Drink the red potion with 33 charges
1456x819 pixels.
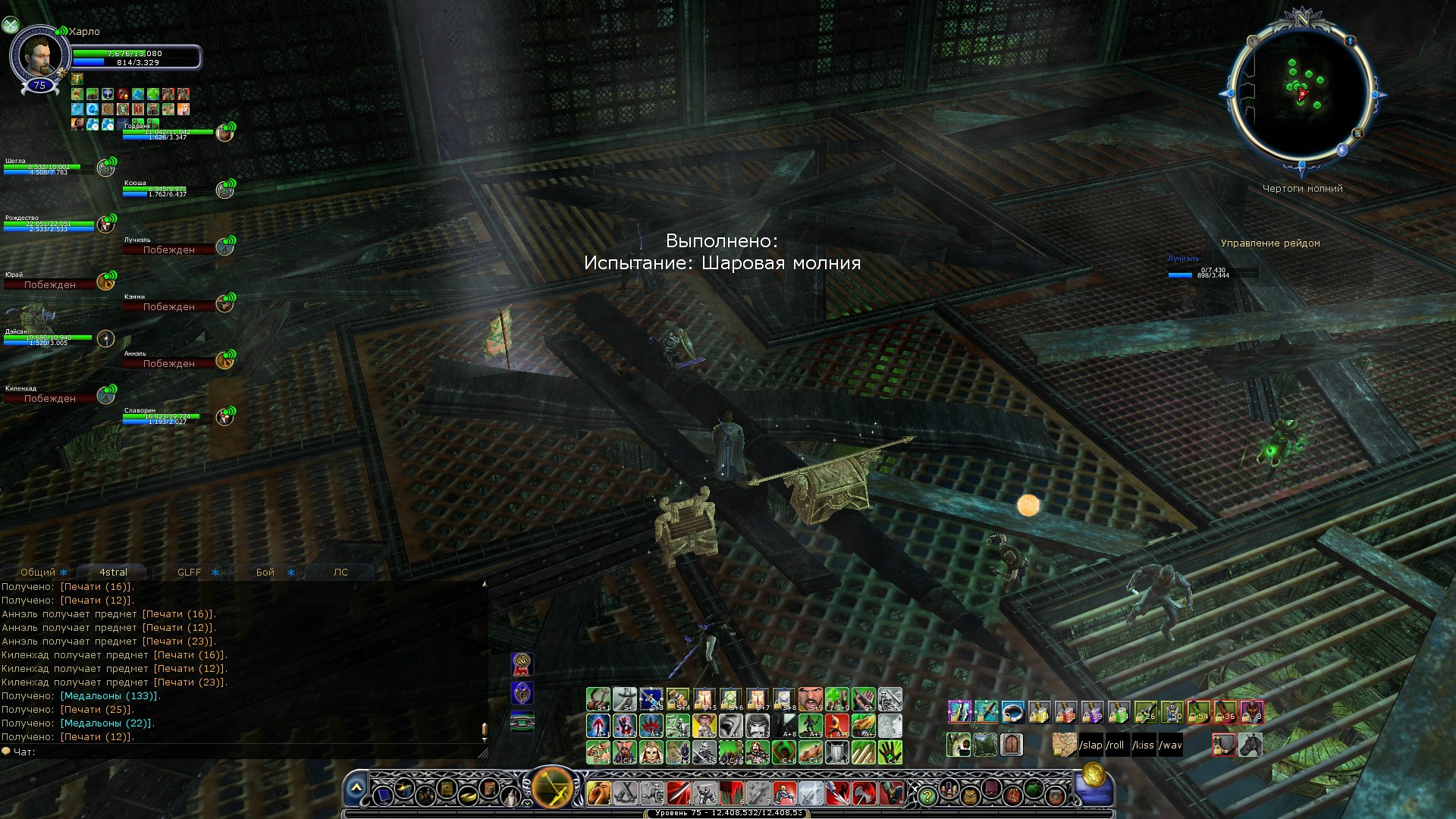pyautogui.click(x=1065, y=712)
